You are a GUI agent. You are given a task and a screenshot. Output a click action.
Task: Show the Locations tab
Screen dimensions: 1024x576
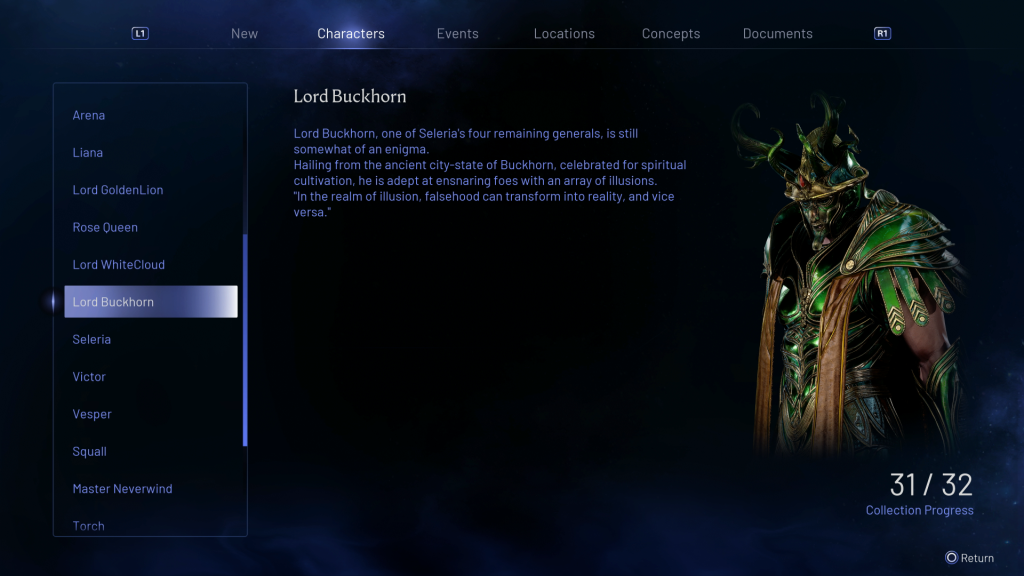click(x=564, y=34)
